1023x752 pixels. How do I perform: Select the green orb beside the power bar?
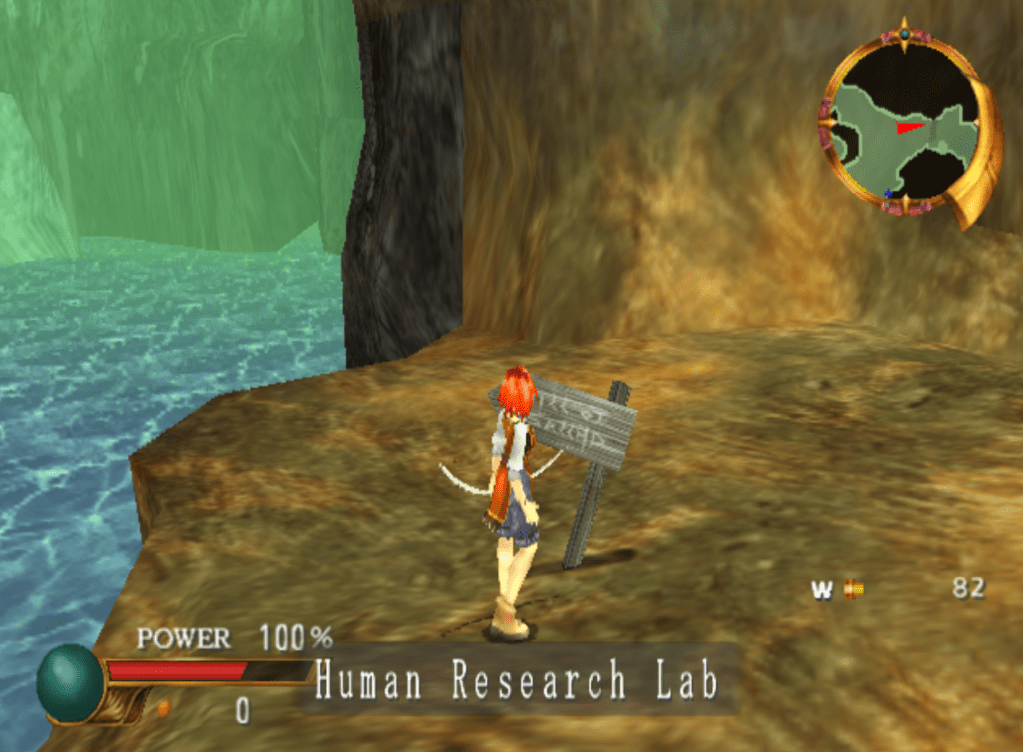coord(71,683)
